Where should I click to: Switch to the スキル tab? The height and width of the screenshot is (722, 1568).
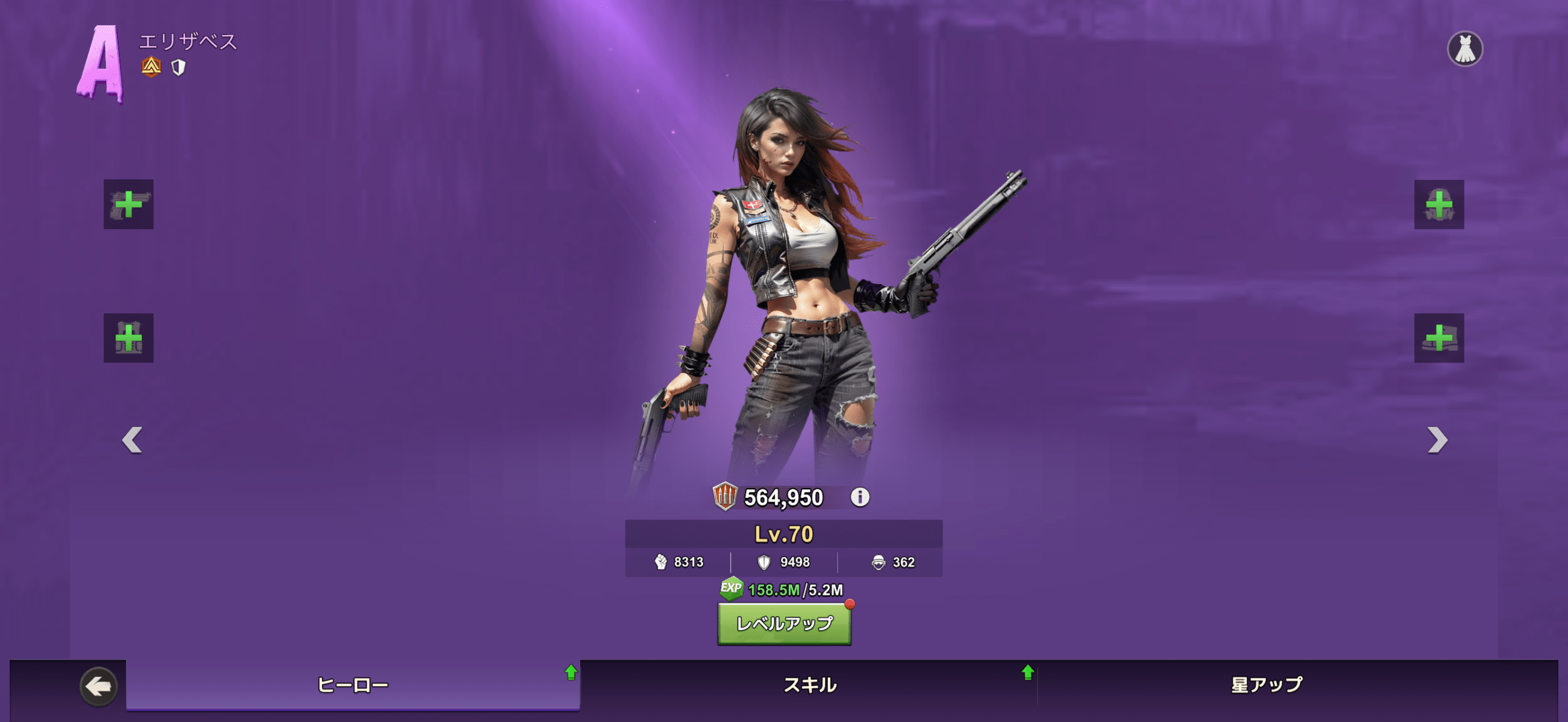(x=810, y=685)
